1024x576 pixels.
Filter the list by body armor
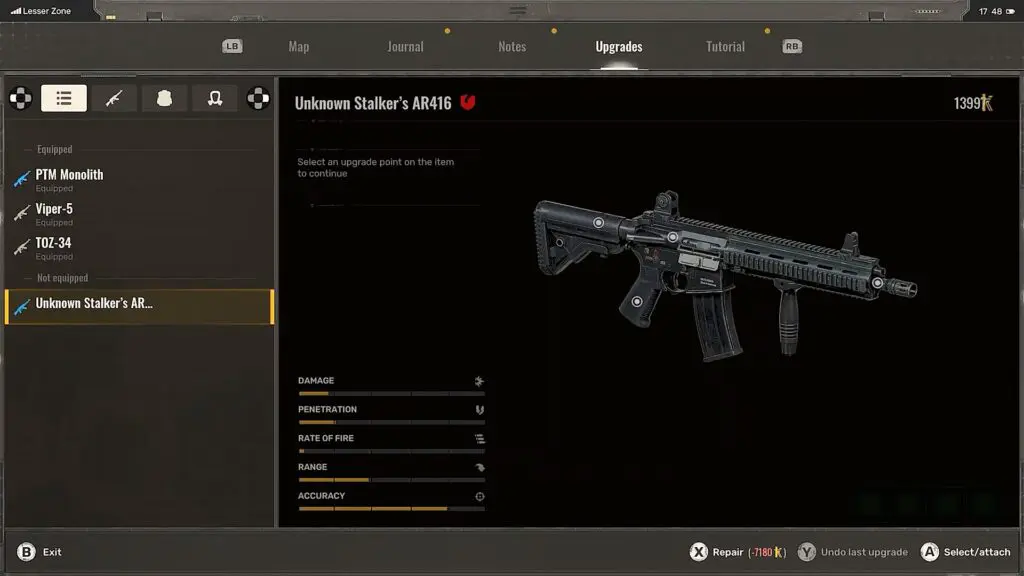coord(164,98)
